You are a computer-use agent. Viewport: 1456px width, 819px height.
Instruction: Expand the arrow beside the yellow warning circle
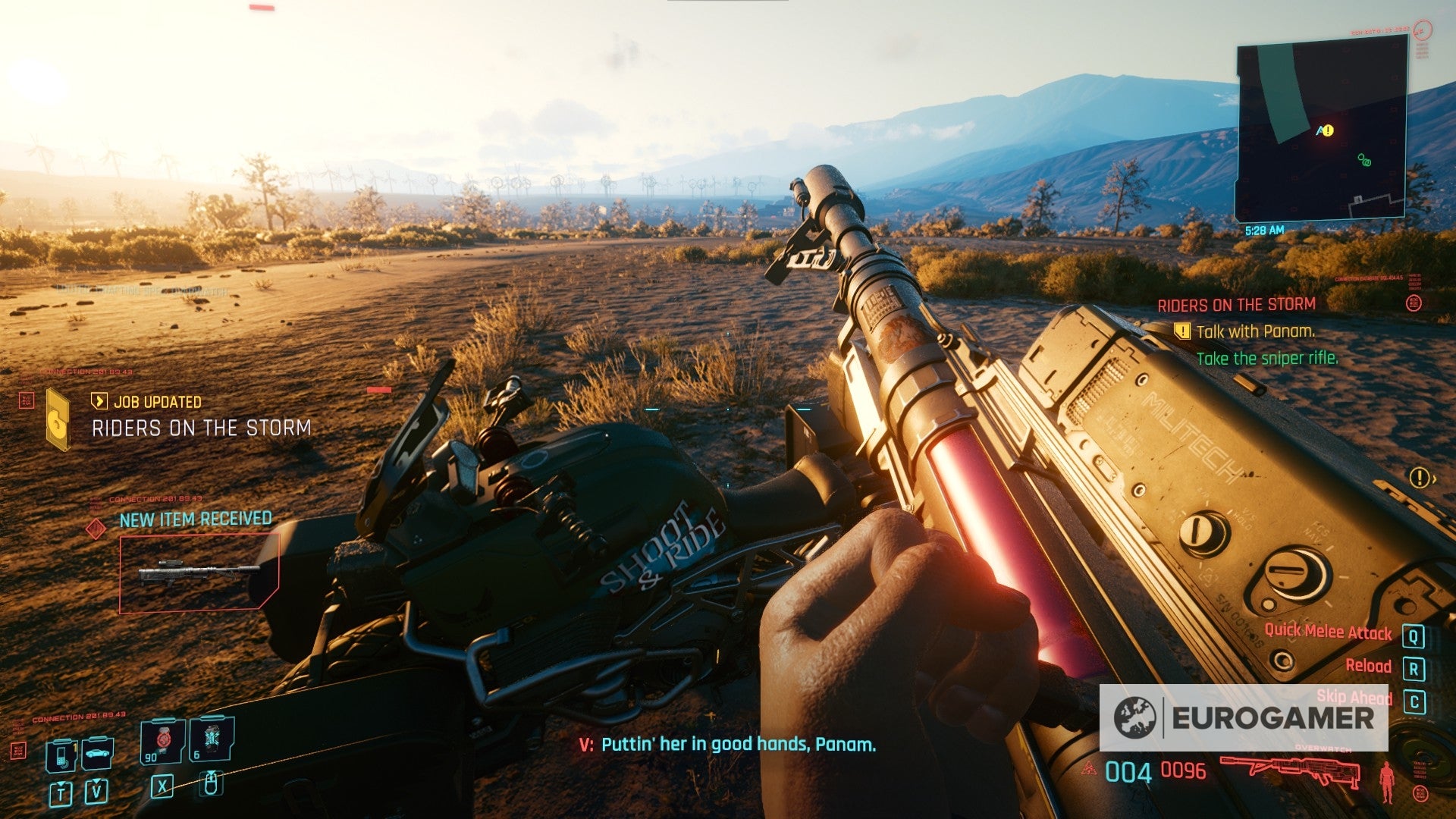pos(1434,479)
